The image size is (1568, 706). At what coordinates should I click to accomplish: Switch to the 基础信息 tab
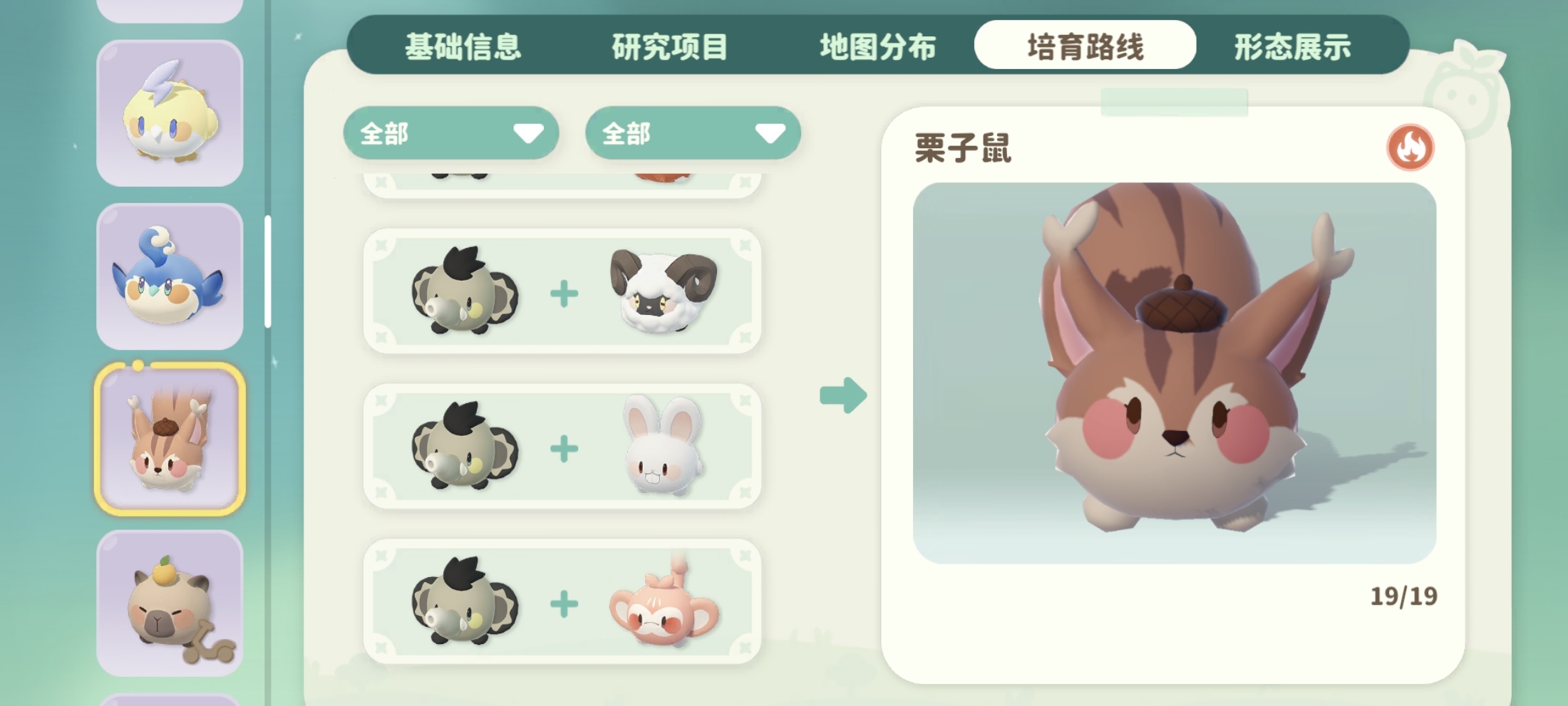(x=464, y=46)
